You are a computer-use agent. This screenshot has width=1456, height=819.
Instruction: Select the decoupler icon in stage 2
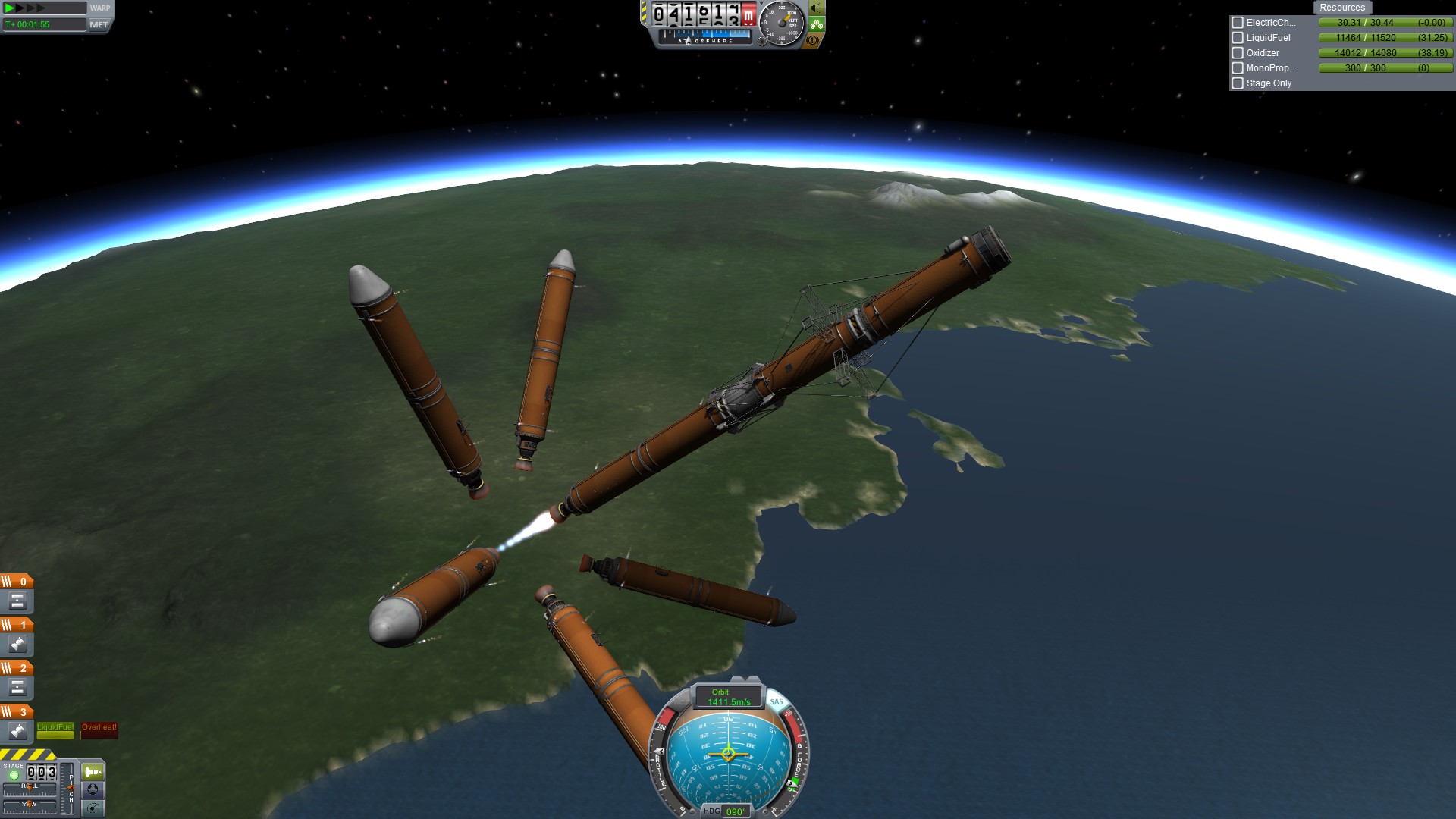pyautogui.click(x=17, y=688)
